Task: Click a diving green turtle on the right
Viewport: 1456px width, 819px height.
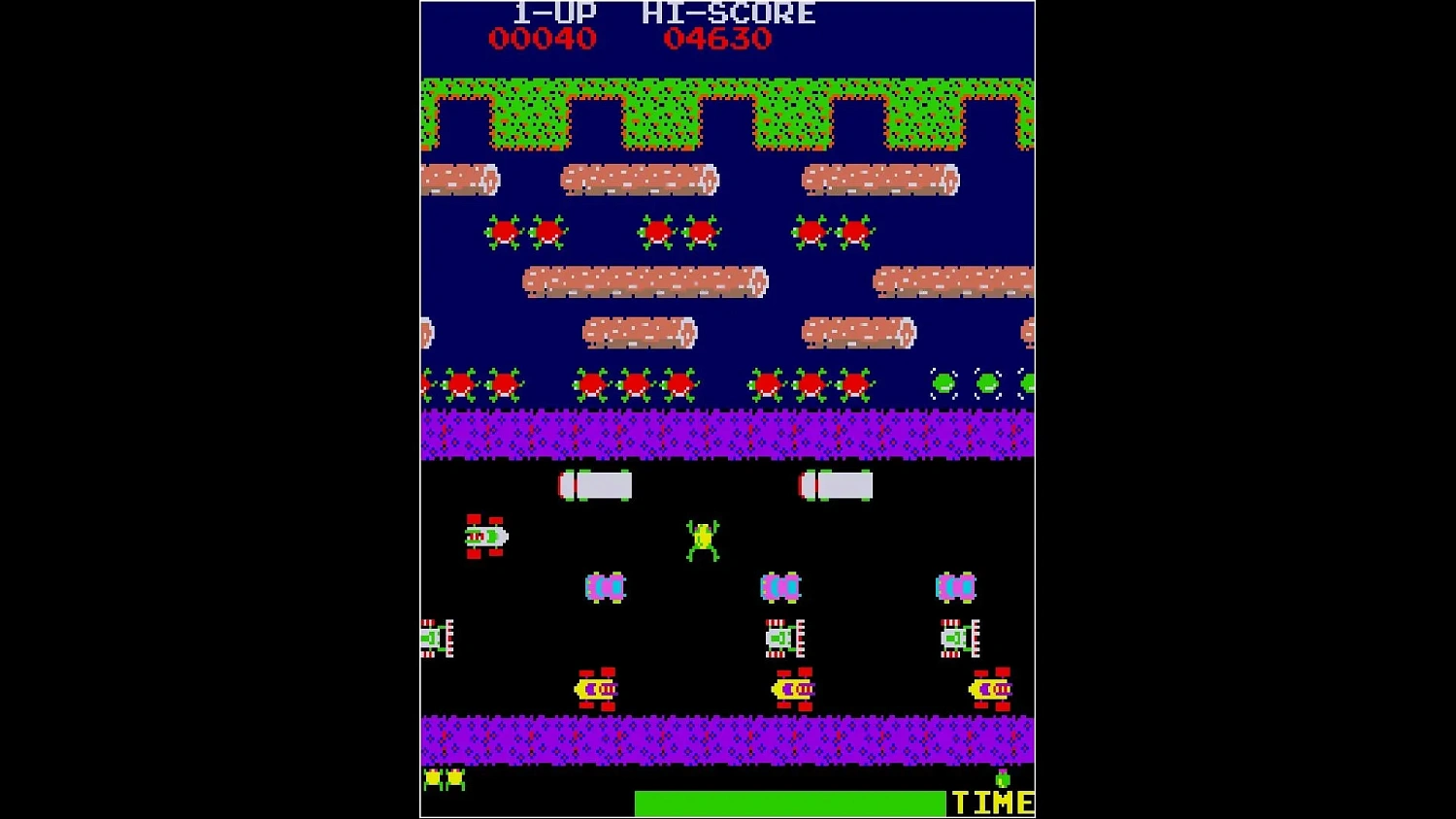Action: pos(942,382)
